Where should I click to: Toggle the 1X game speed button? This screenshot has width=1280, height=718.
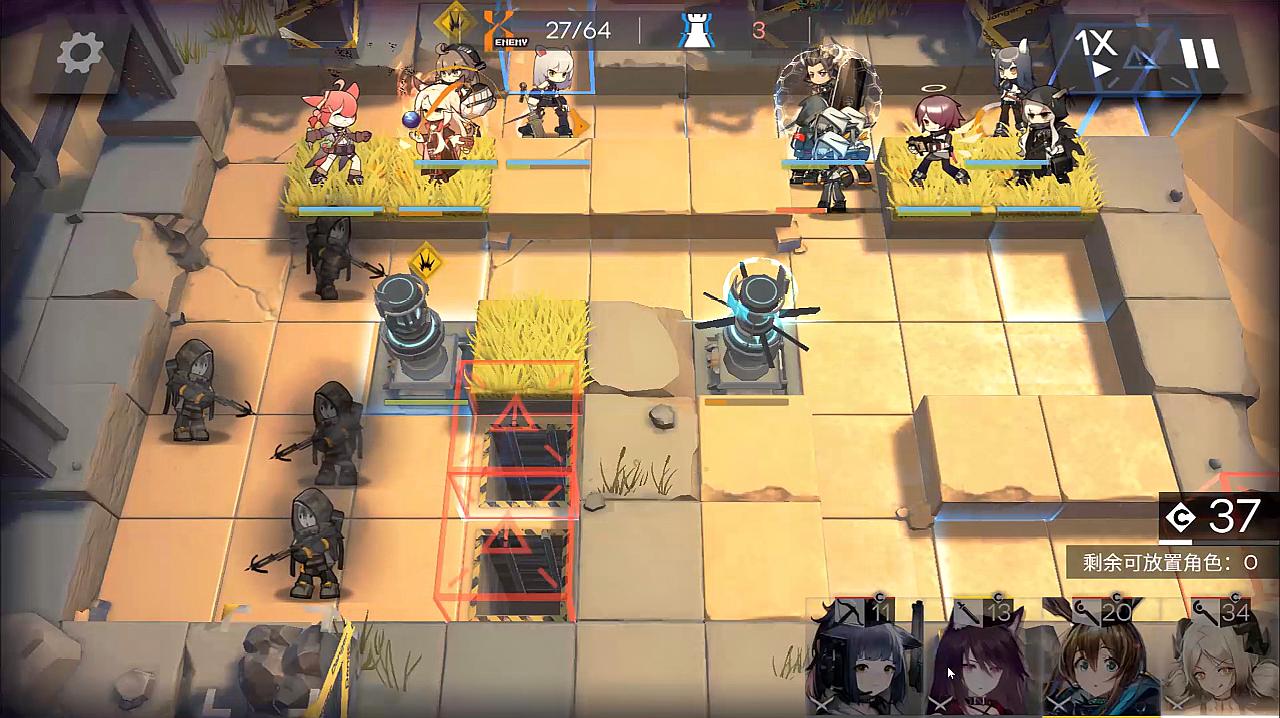tap(1099, 53)
